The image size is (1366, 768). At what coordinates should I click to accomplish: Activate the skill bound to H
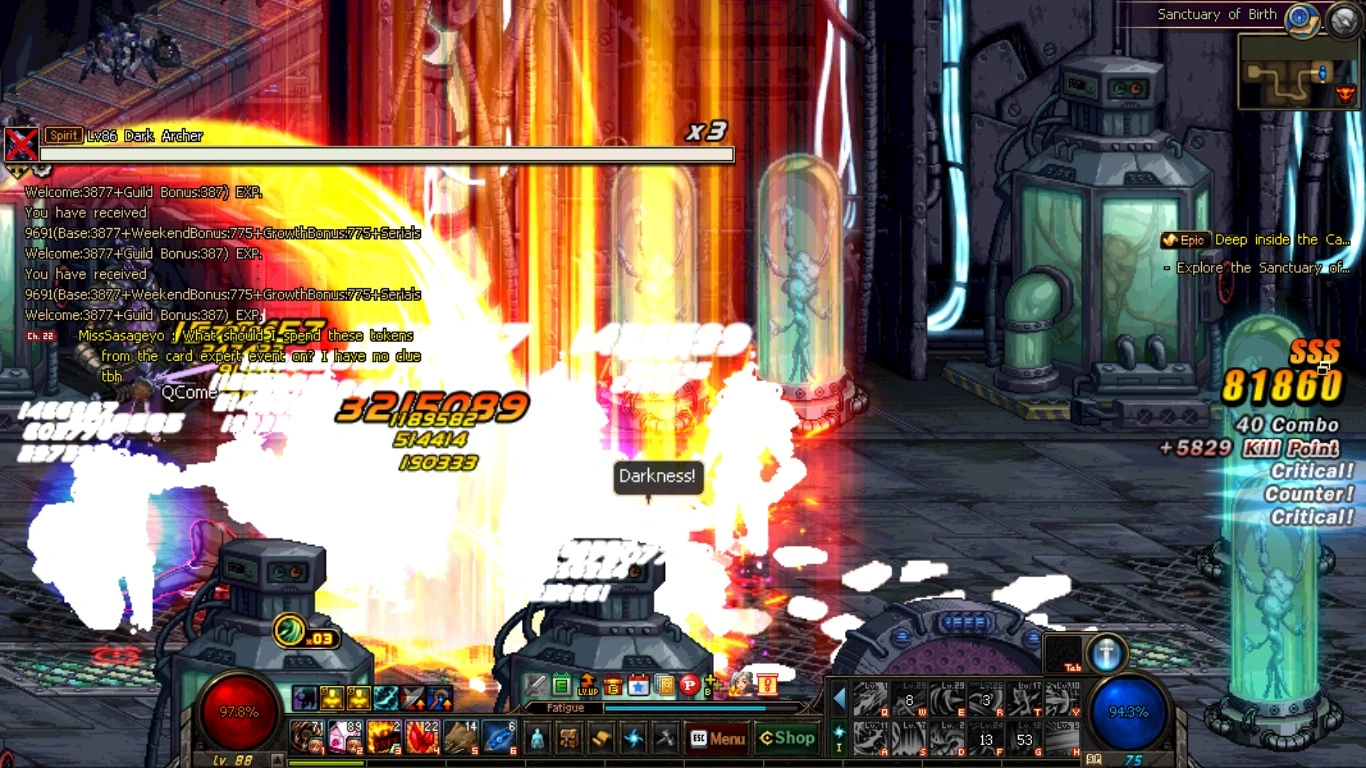pyautogui.click(x=1062, y=739)
